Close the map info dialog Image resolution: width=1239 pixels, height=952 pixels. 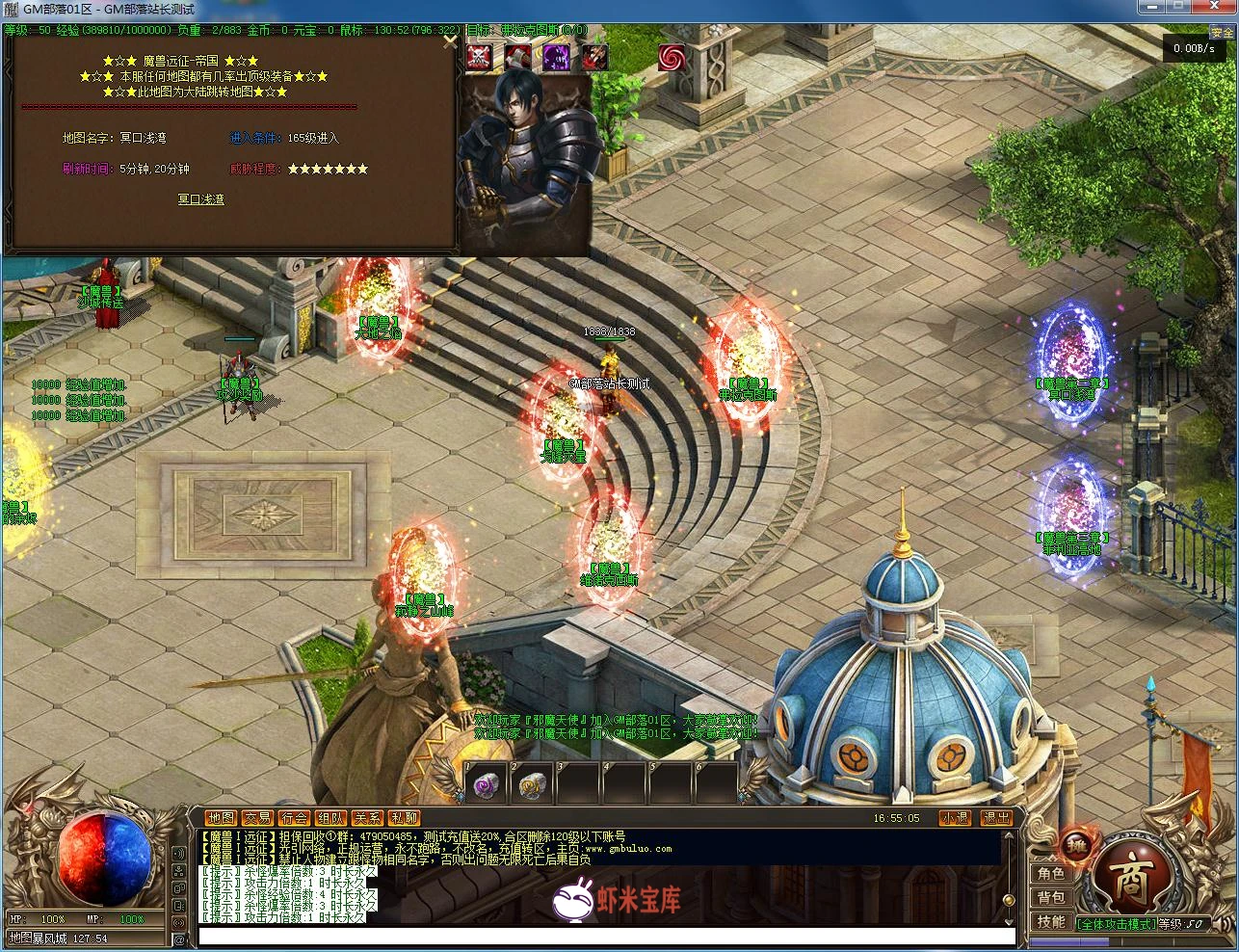pos(449,40)
